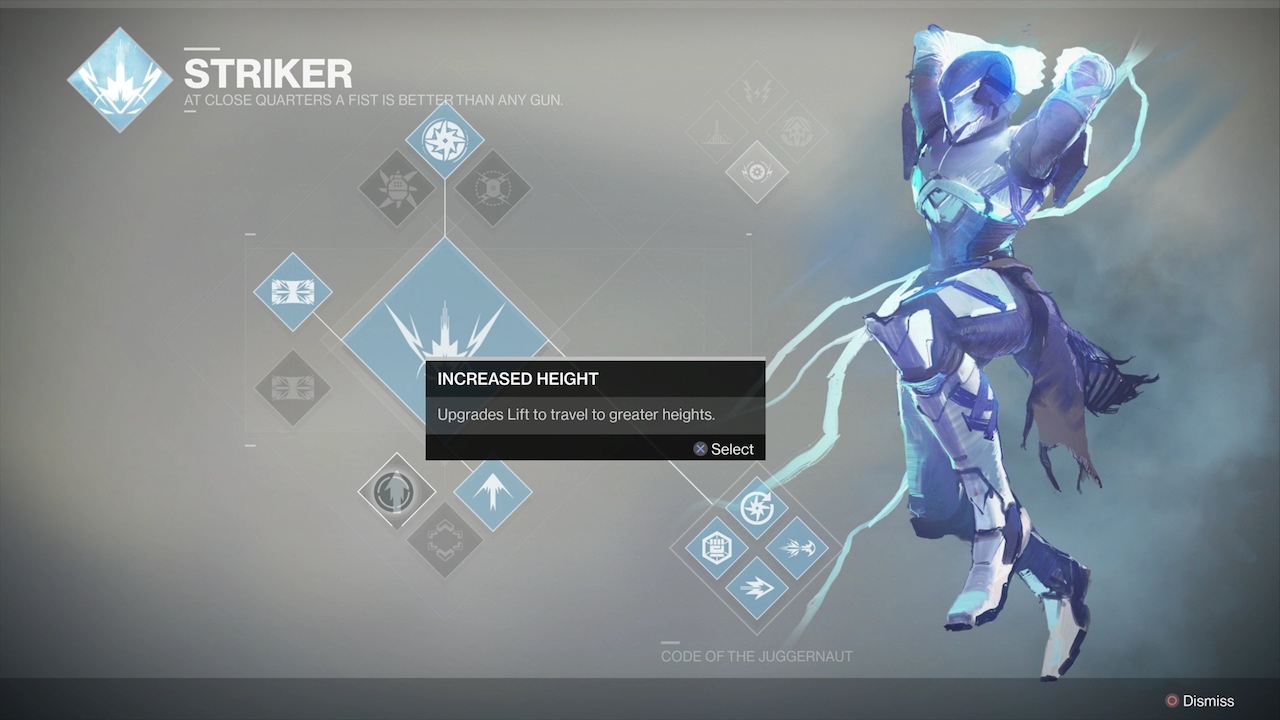The image size is (1280, 720).
Task: Click the Striker subclass emblem
Action: tap(119, 79)
